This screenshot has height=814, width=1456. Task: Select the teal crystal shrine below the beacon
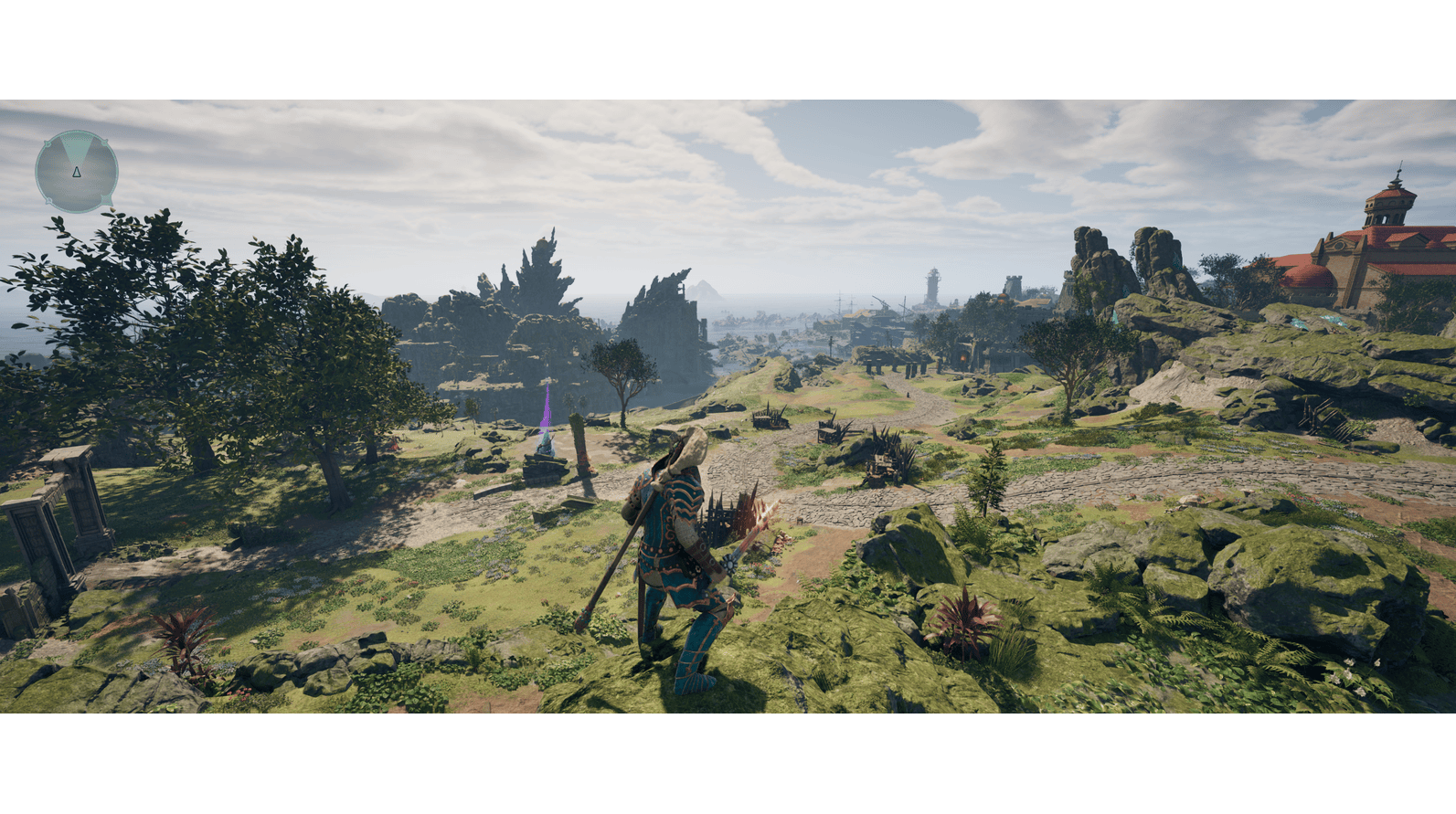pos(545,444)
